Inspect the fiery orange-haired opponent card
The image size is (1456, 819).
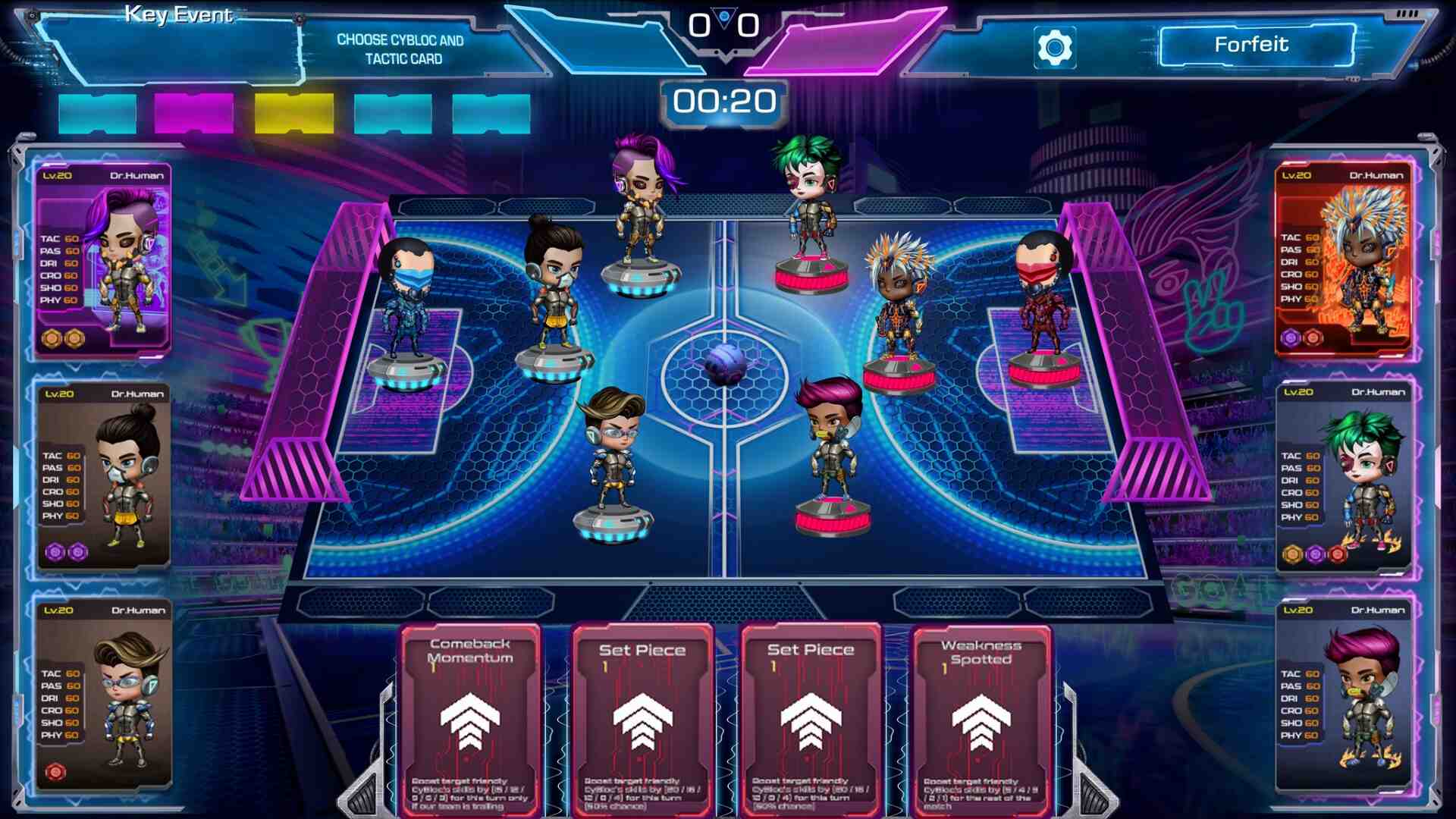1344,259
